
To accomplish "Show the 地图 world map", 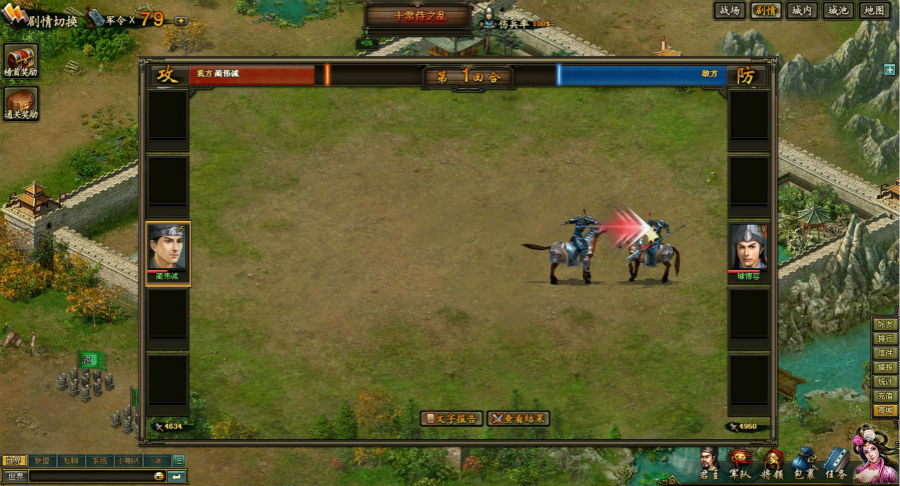I will point(873,10).
